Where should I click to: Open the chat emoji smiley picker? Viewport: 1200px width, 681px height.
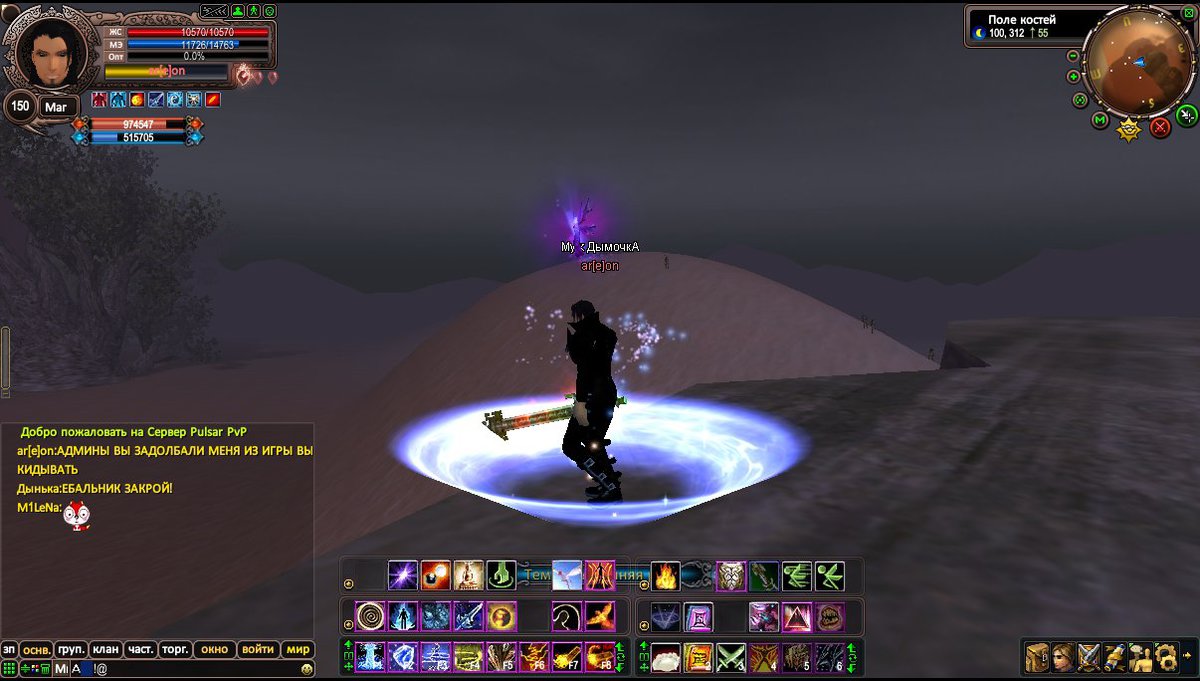[x=306, y=668]
